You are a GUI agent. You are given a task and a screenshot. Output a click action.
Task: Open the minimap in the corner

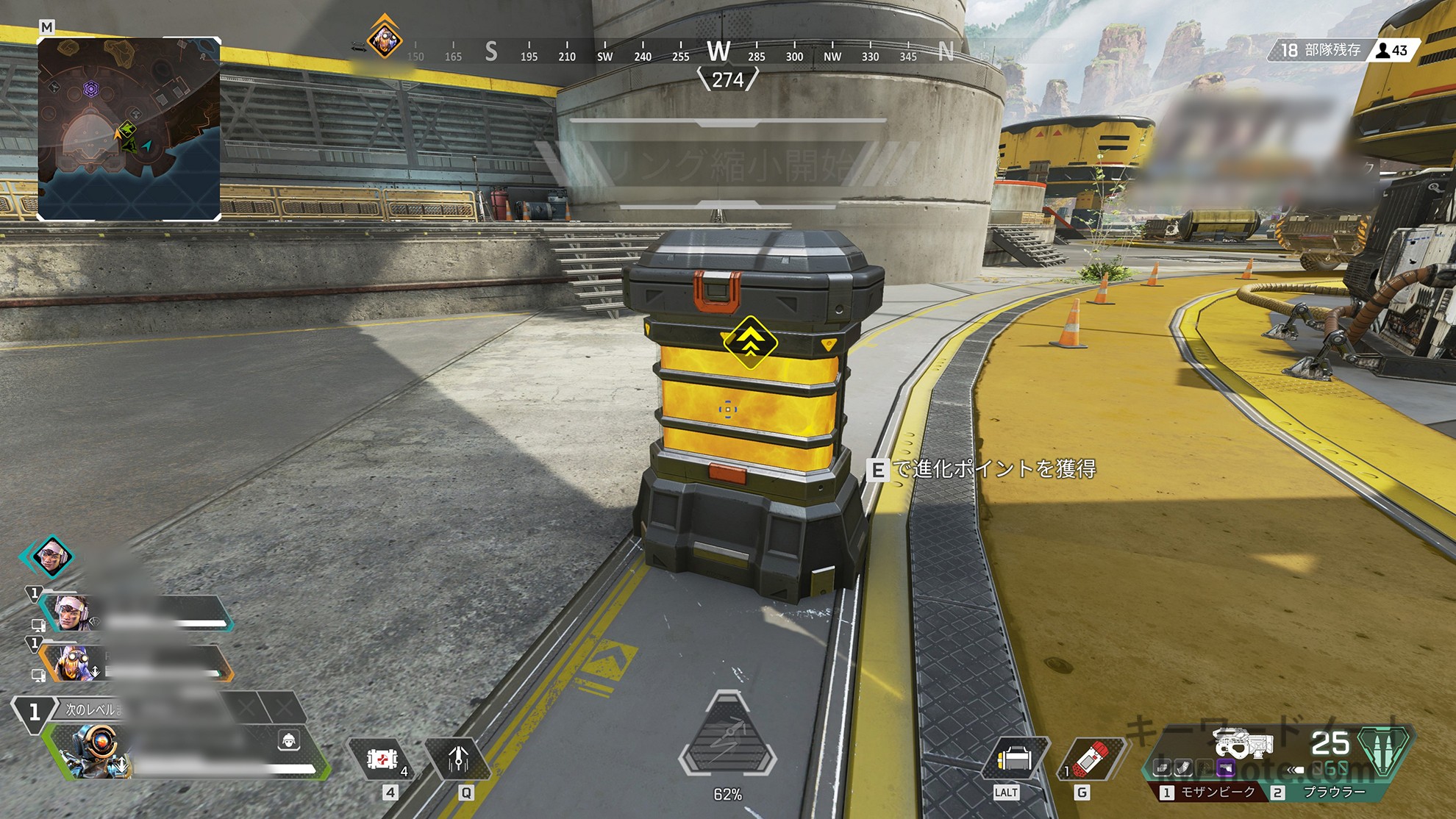129,129
